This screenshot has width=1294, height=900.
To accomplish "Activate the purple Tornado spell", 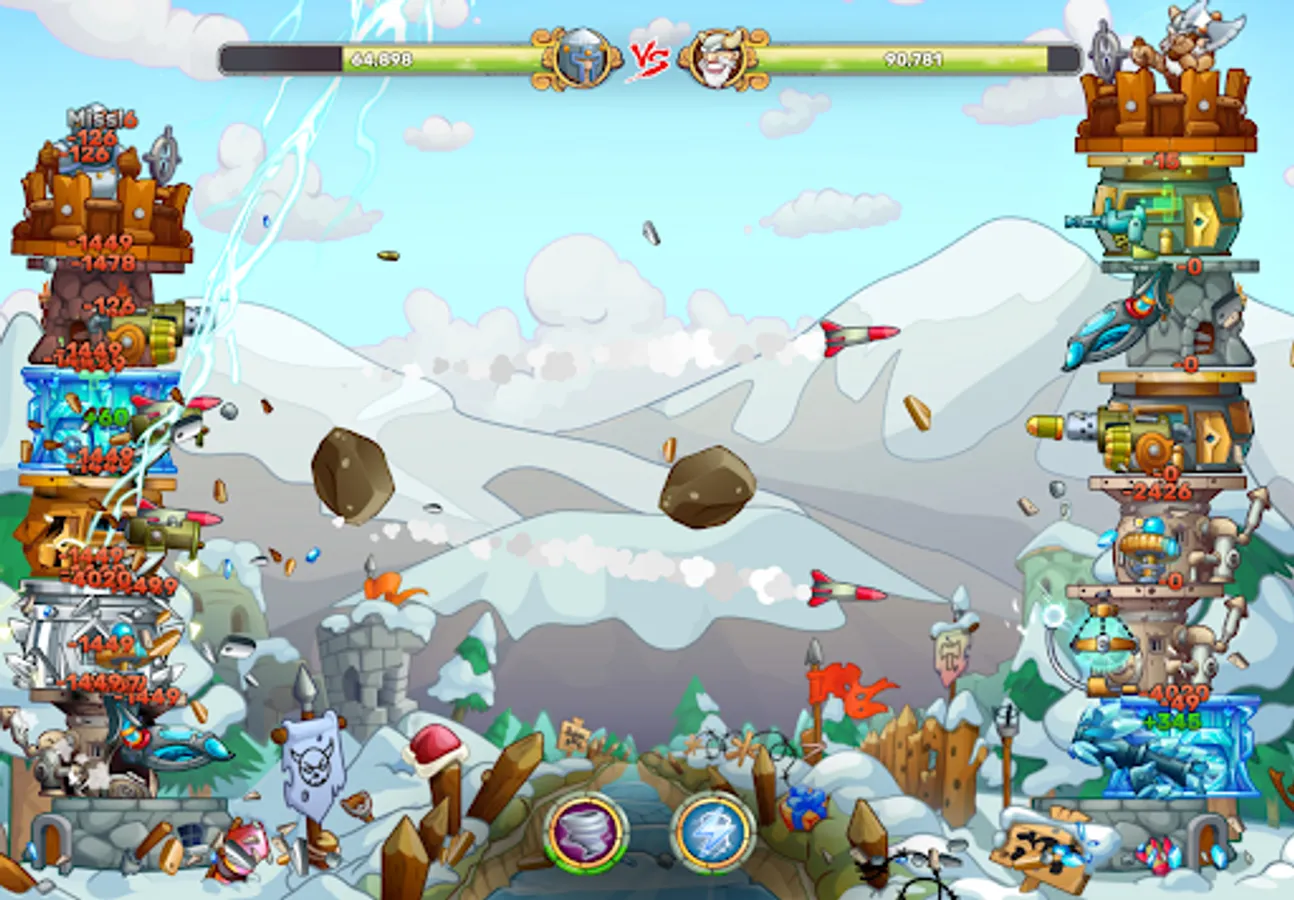I will (588, 833).
